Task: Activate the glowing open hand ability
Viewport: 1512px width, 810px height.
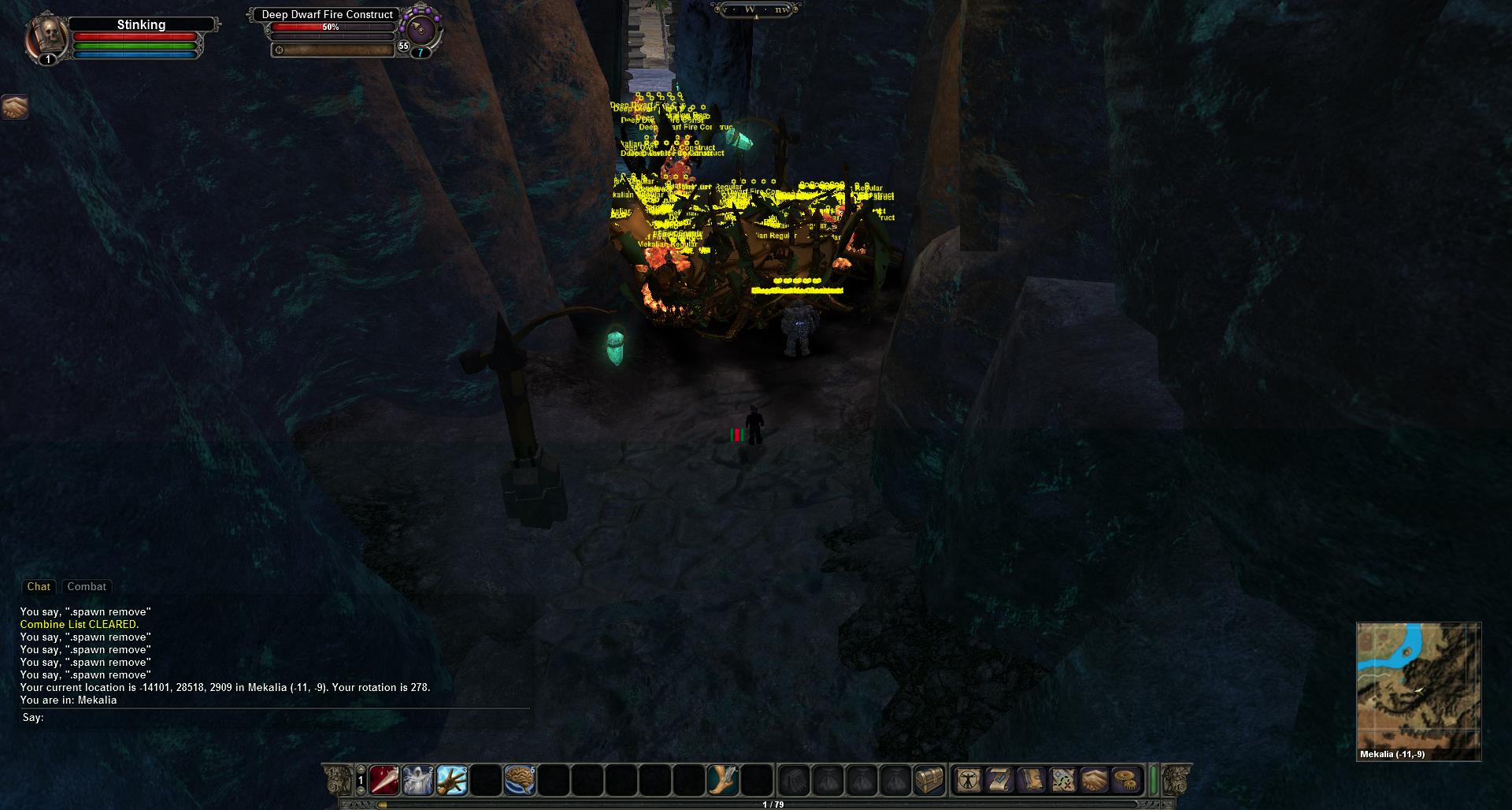Action: point(452,780)
